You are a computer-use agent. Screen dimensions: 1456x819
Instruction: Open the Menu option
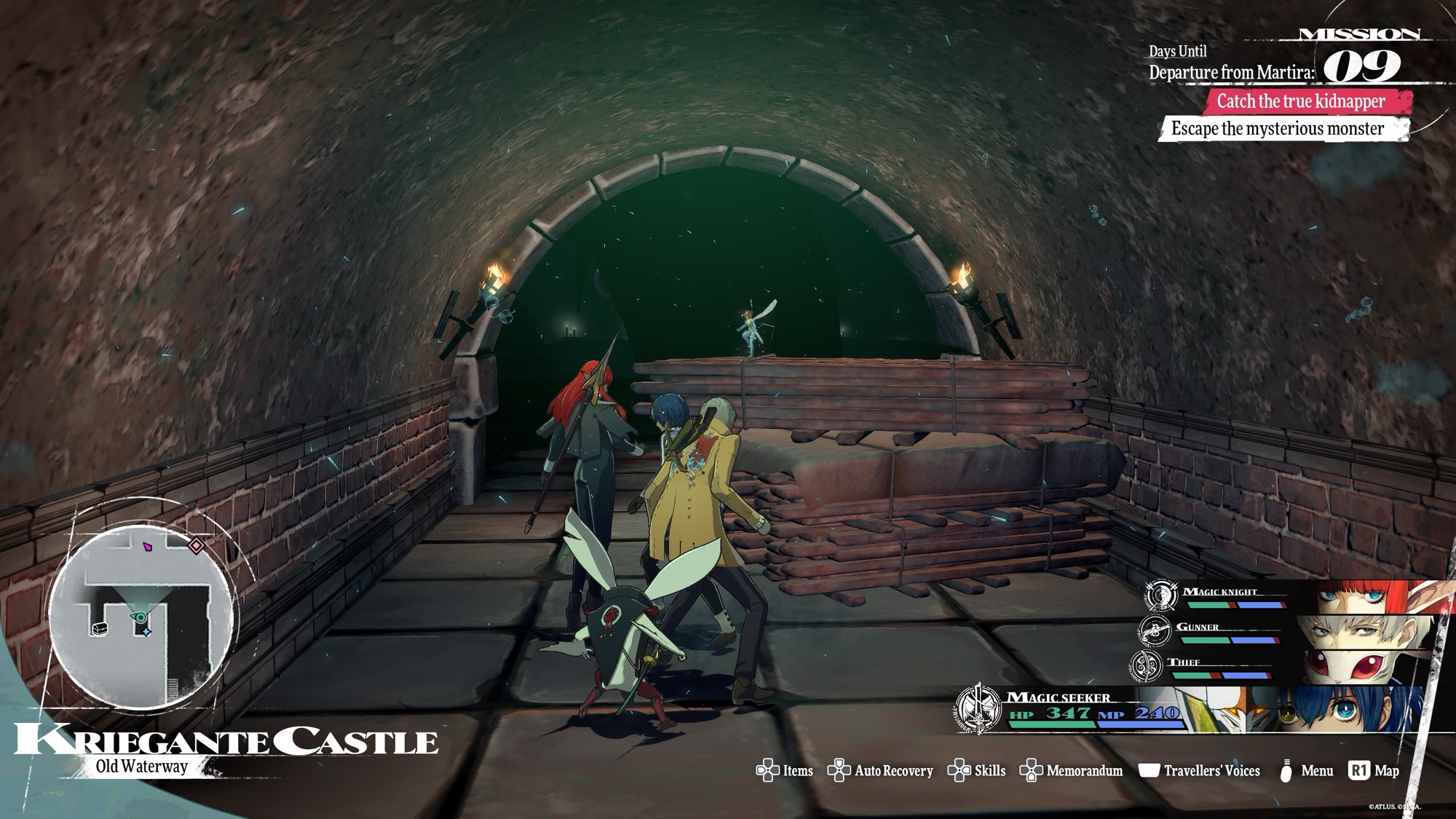[x=1306, y=771]
